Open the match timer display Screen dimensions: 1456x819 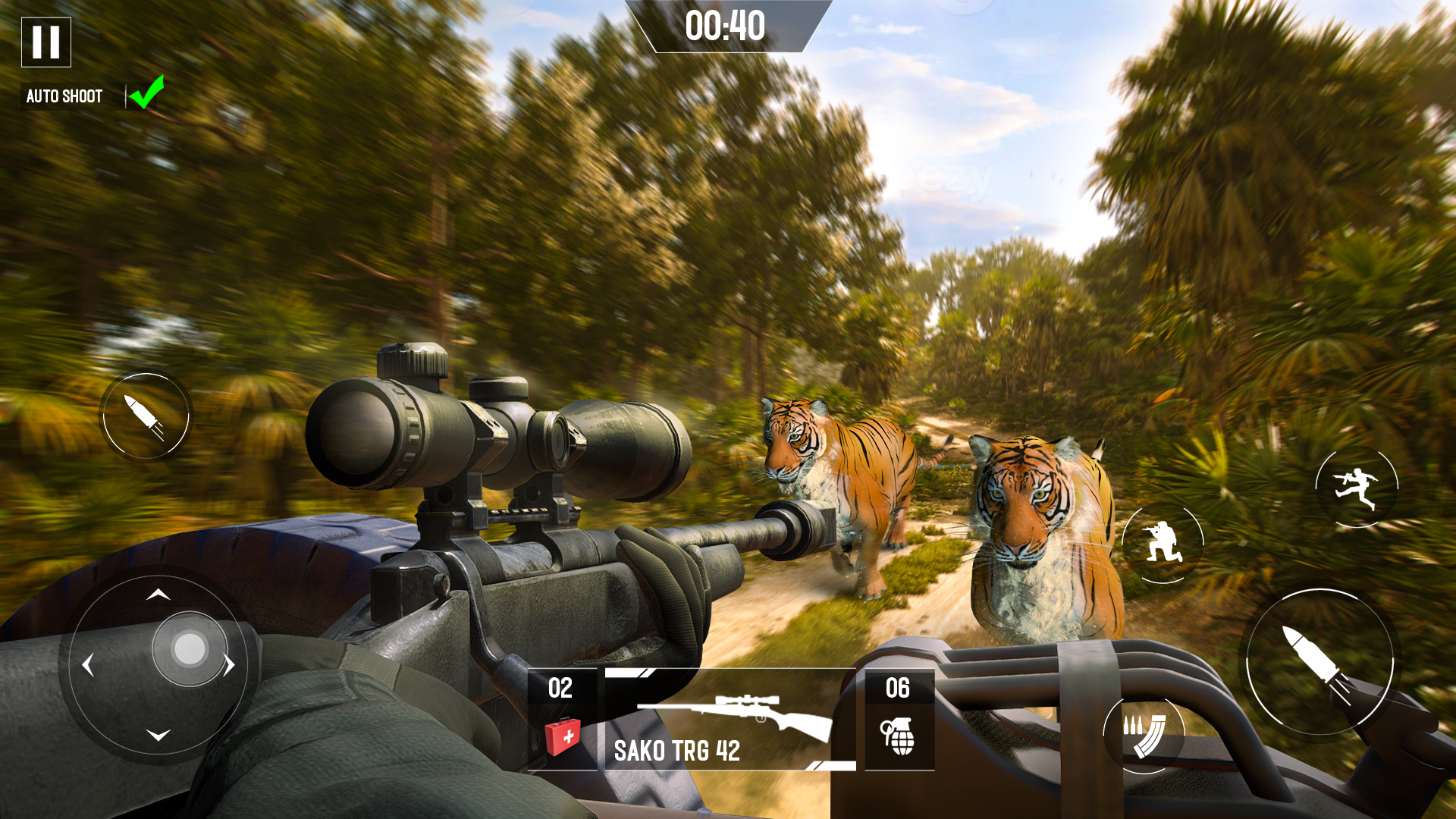[x=726, y=27]
